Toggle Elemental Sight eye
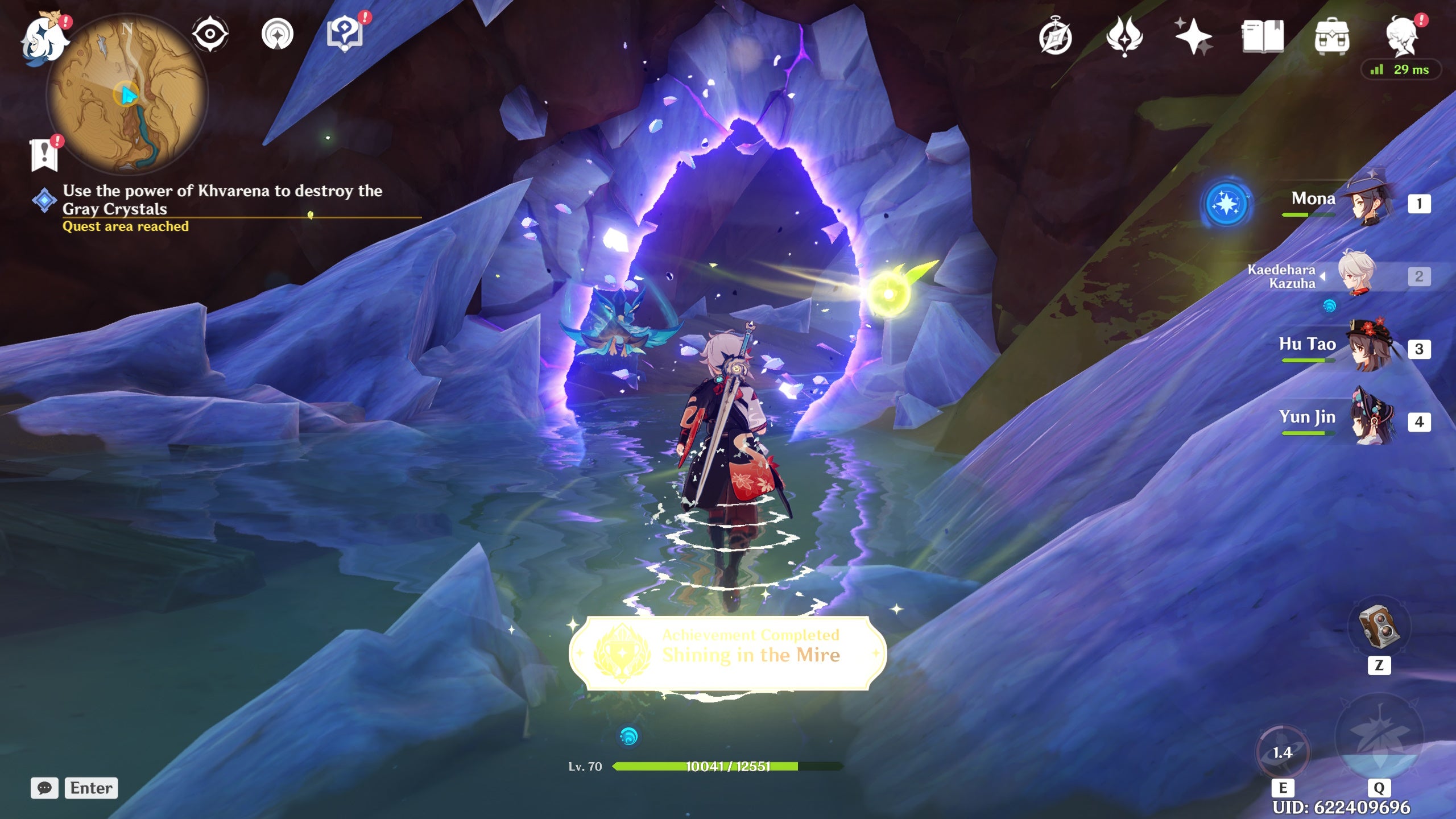Screen dimensions: 1456x819 coord(210,33)
